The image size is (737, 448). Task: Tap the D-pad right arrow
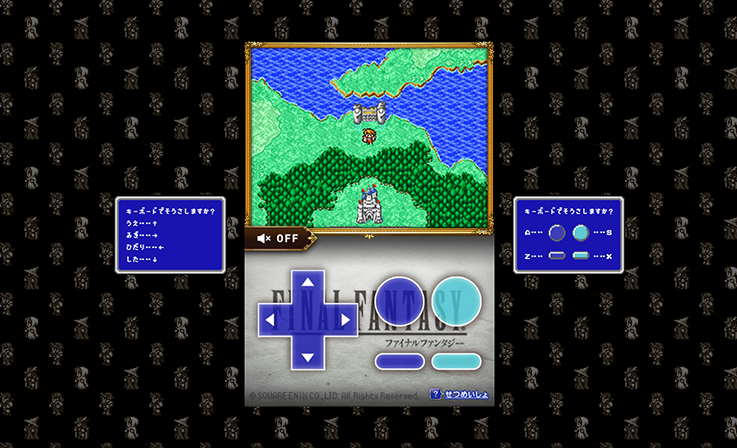pos(343,319)
